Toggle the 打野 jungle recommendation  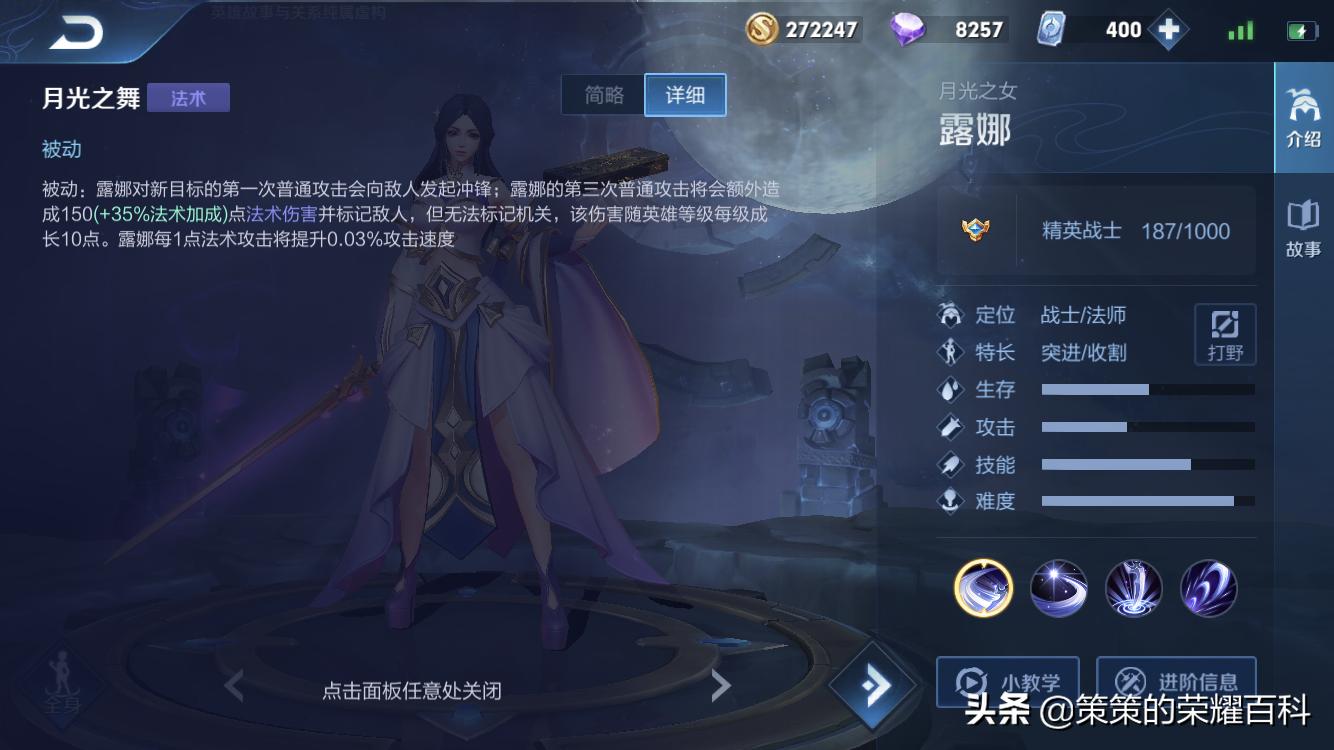pyautogui.click(x=1224, y=333)
